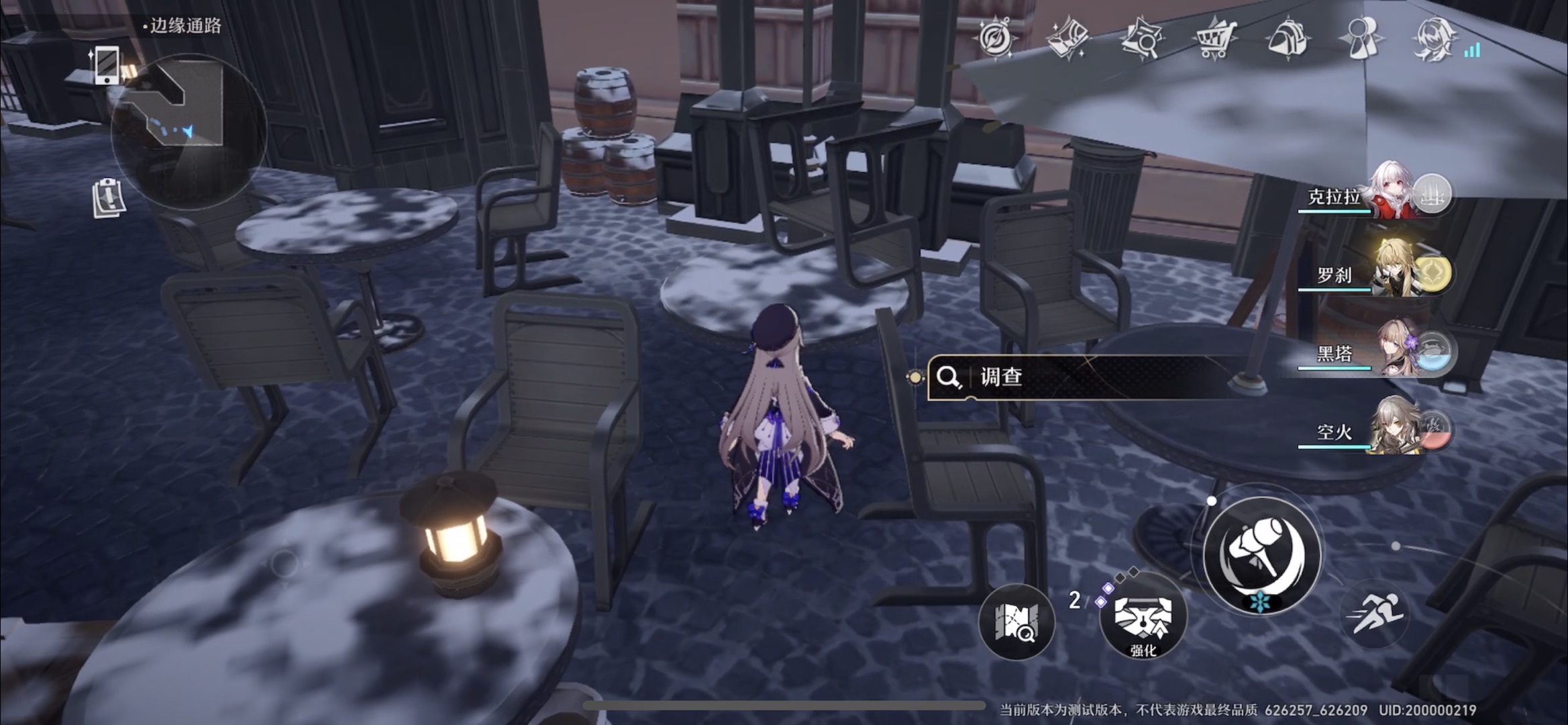Open the ticket and map icon in top bar

point(1068,38)
